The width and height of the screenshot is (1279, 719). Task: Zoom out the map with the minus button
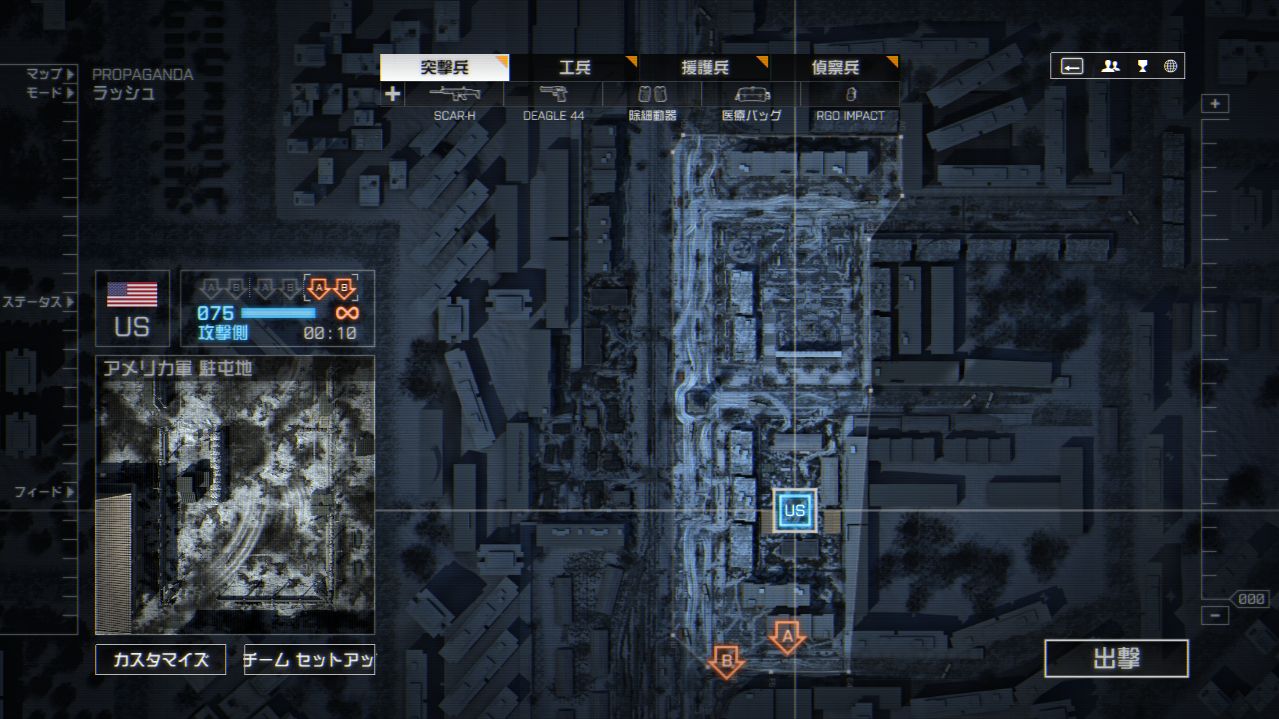(1215, 616)
